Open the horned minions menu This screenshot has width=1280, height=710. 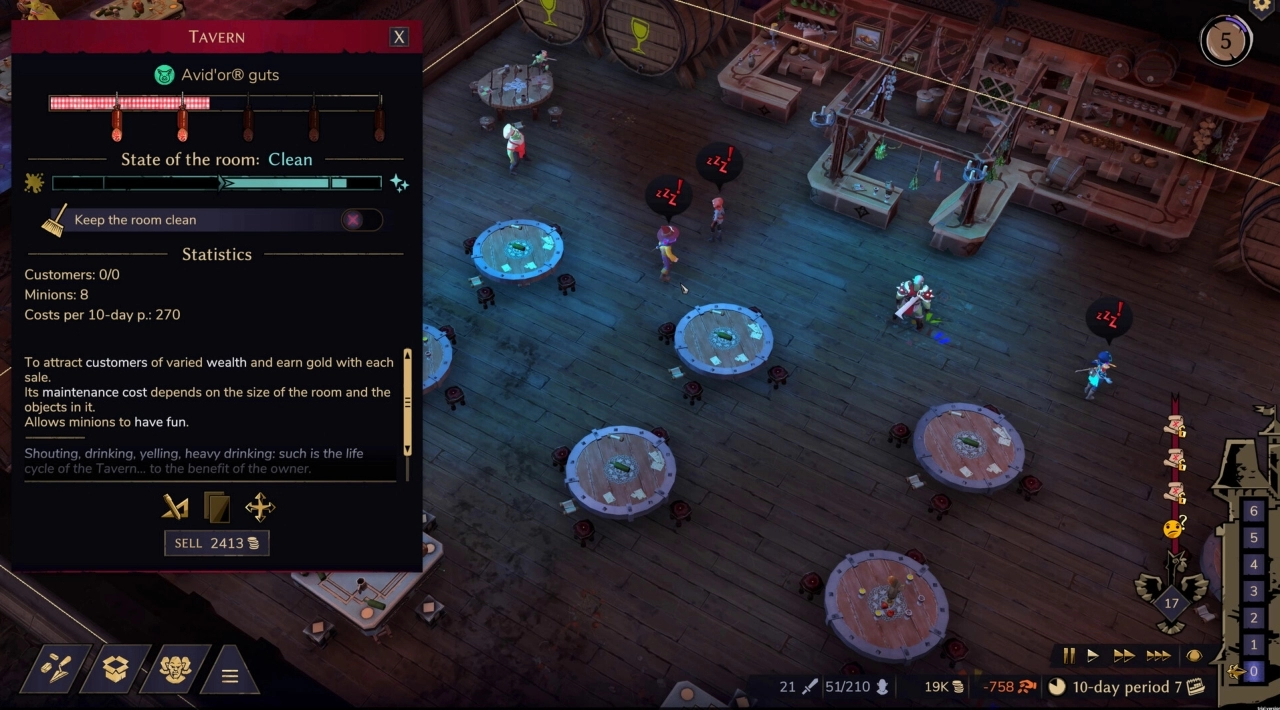click(x=176, y=669)
